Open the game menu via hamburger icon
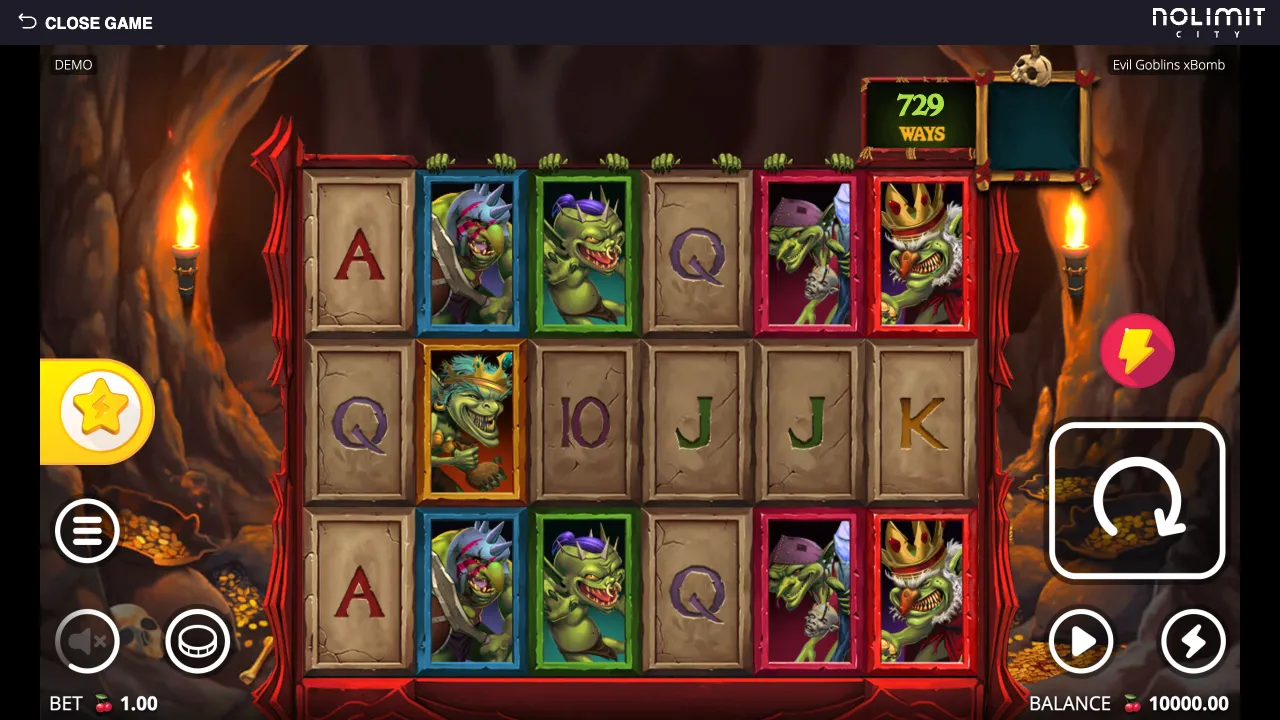 (87, 531)
